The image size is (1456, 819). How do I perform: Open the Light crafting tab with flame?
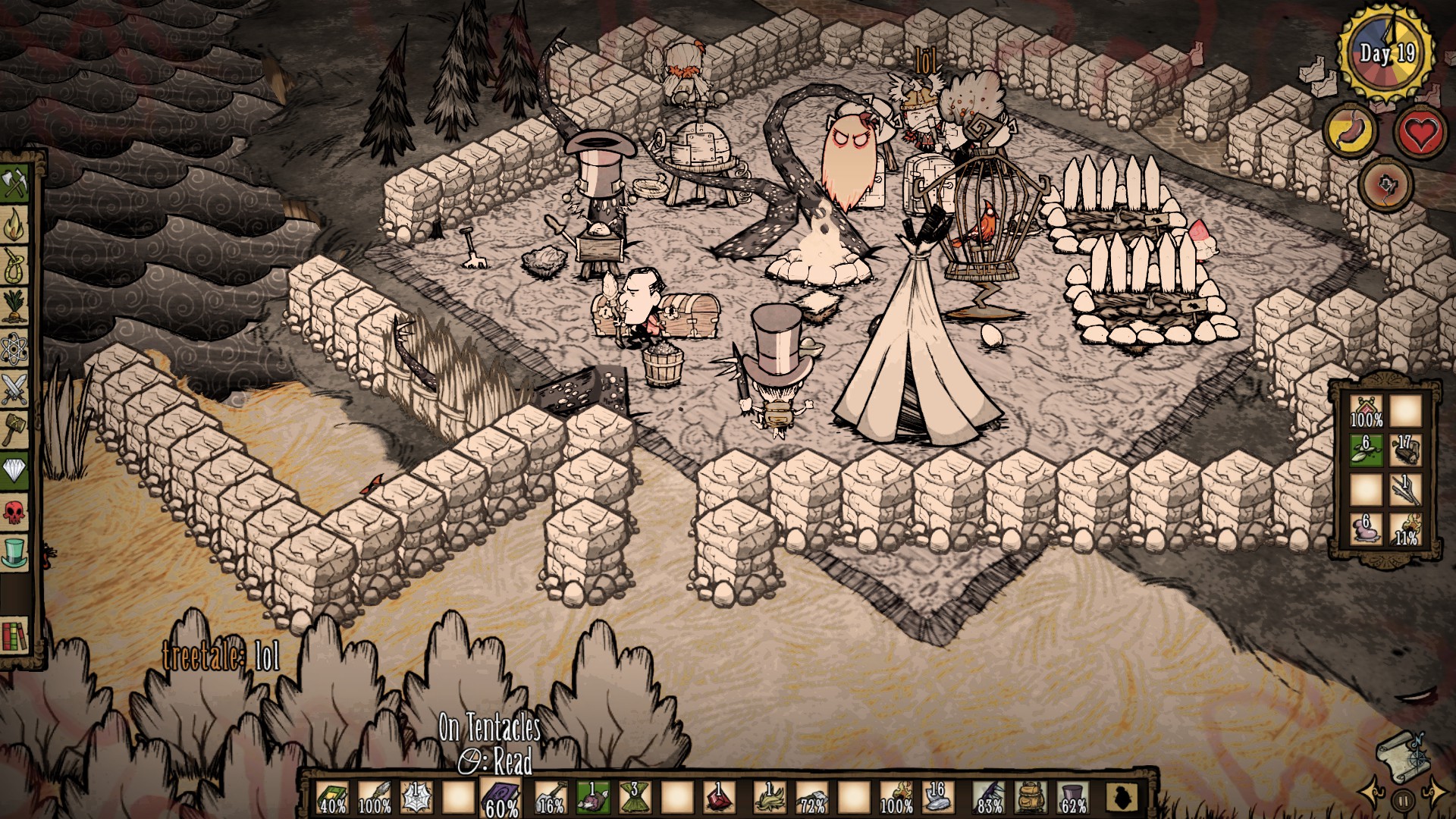[x=17, y=225]
